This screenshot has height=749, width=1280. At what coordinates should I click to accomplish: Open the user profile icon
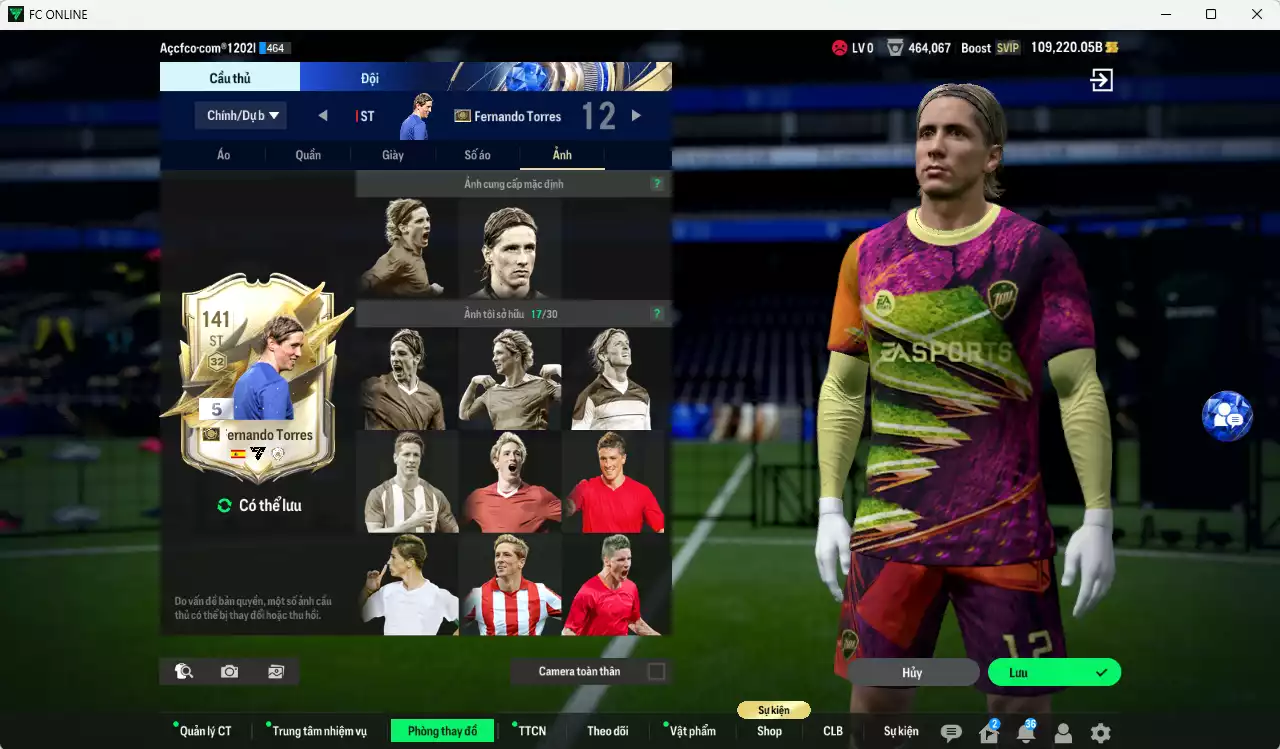(1062, 732)
